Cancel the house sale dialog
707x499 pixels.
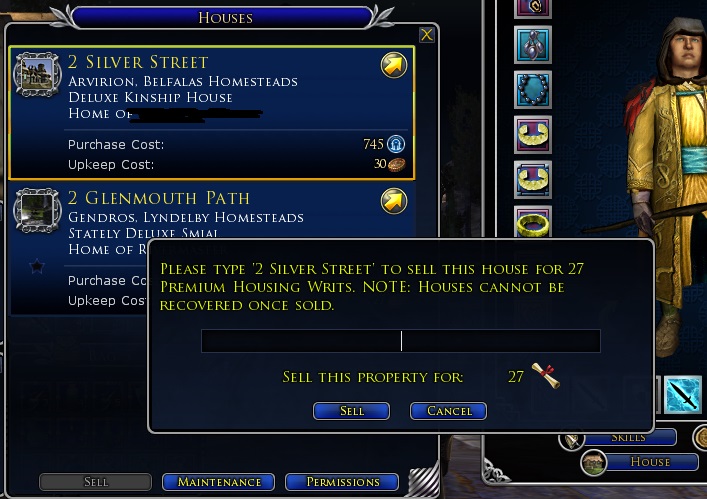point(448,411)
